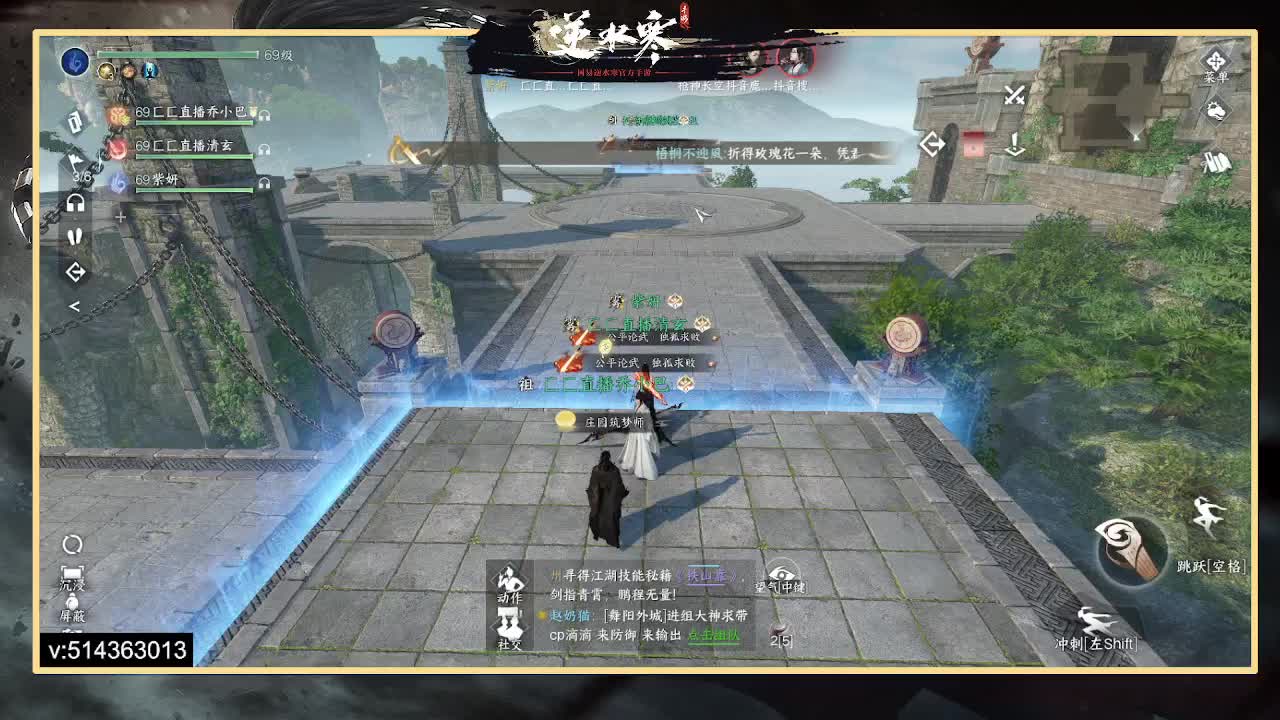The width and height of the screenshot is (1280, 720).
Task: Click the team flag icon showing 3/6
Action: pos(75,159)
